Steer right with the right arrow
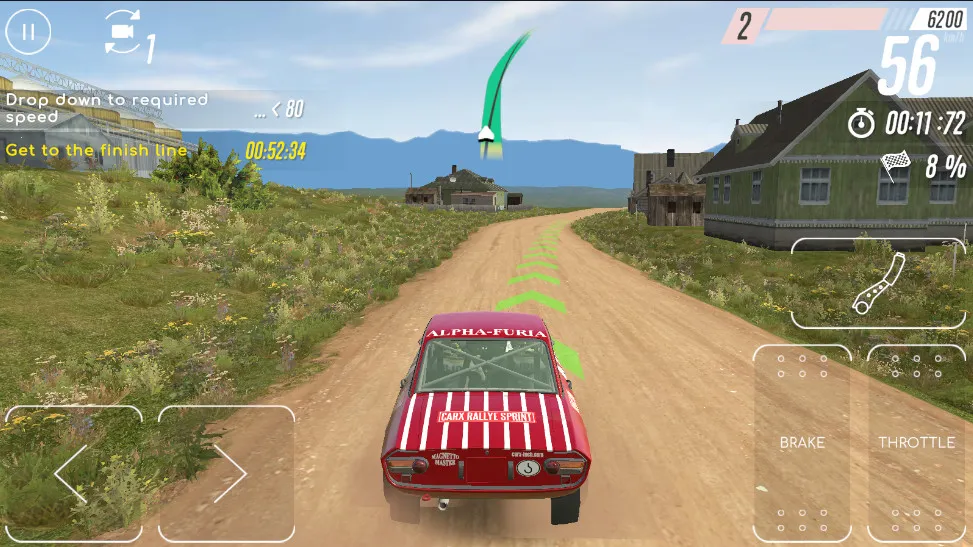Screen dimensions: 973x547 [227, 473]
